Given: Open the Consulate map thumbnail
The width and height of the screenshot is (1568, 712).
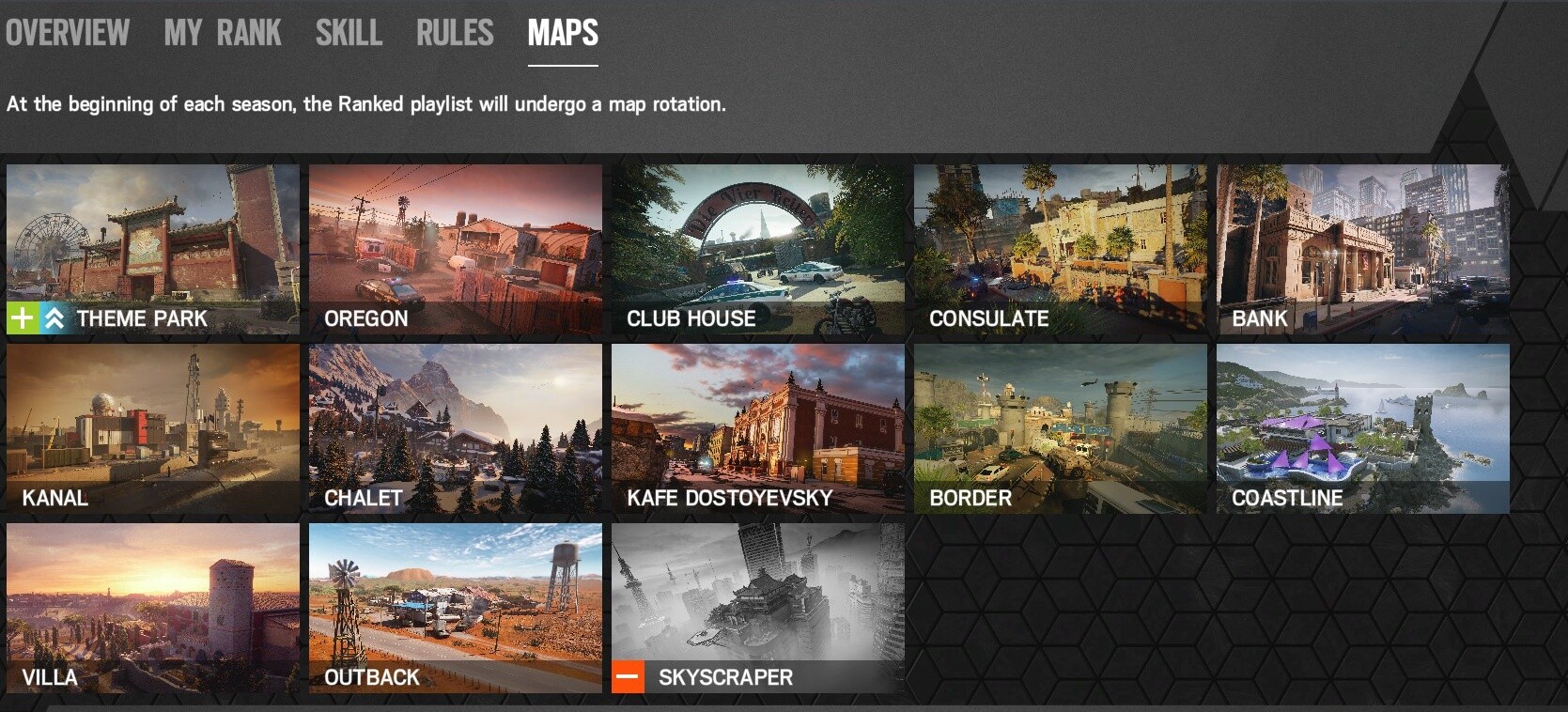Looking at the screenshot, I should pyautogui.click(x=1061, y=249).
